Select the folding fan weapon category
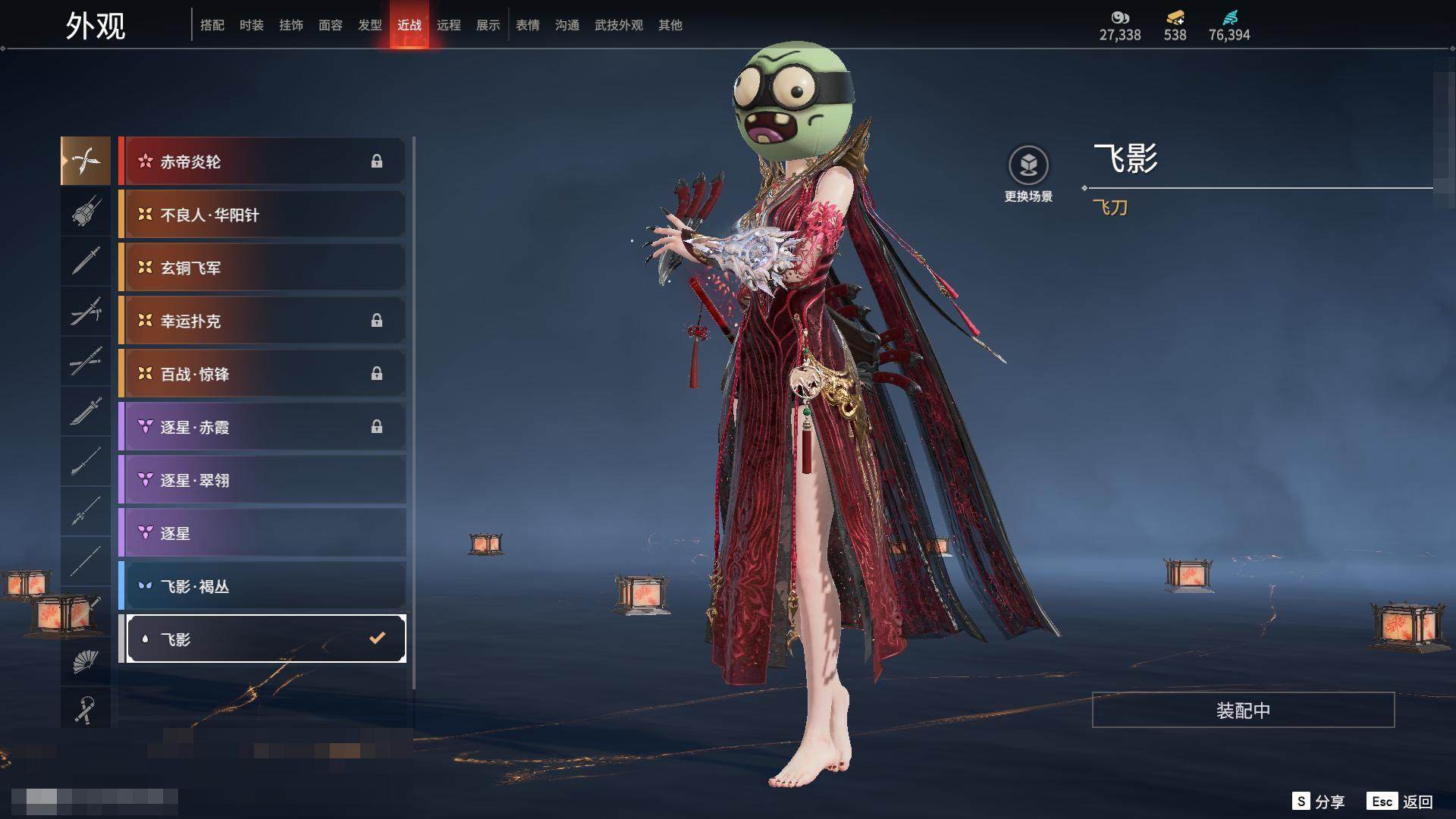Image resolution: width=1456 pixels, height=819 pixels. click(86, 662)
